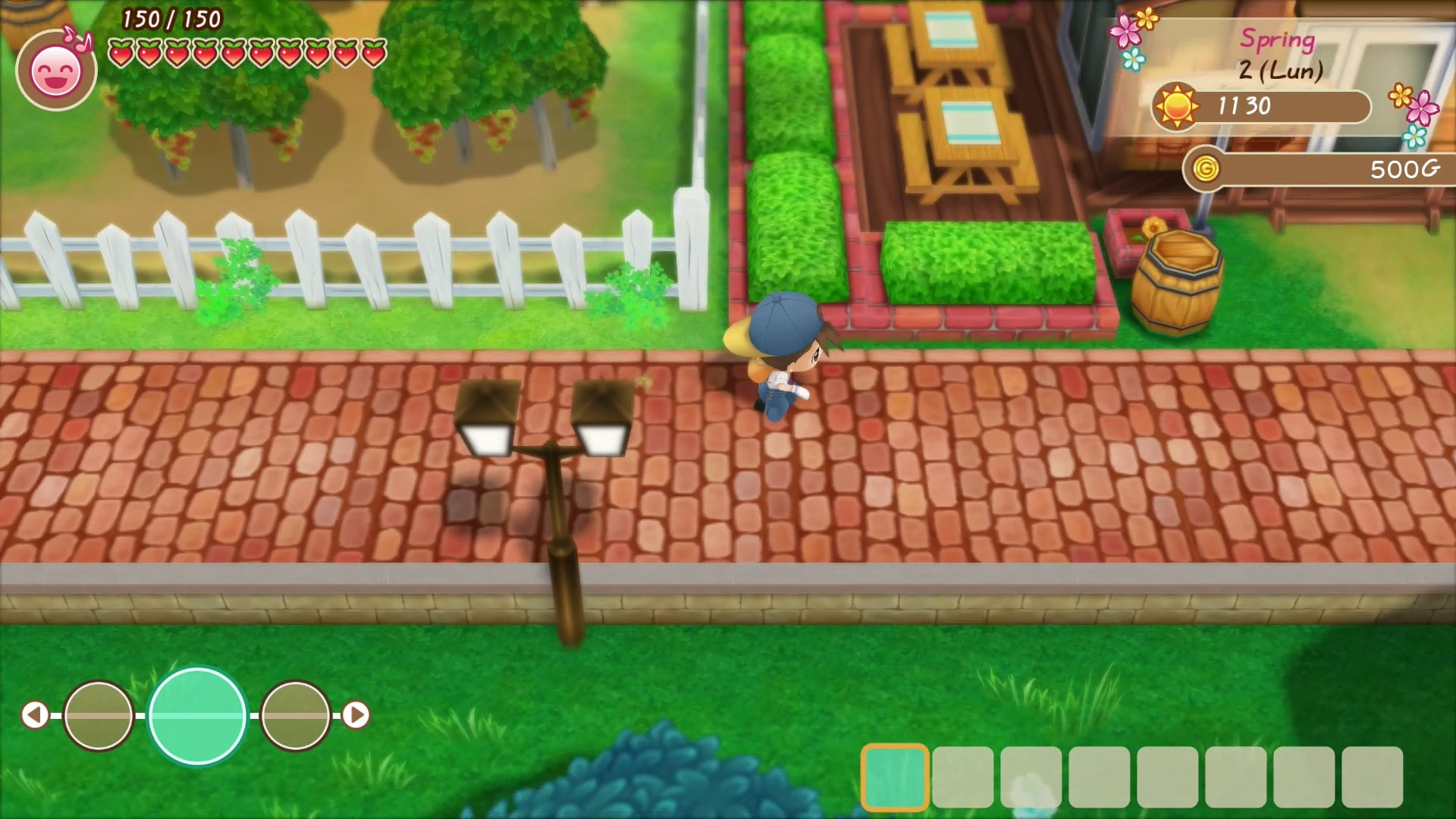Select the sun clock icon showing 11:30
This screenshot has width=1456, height=819.
1175,106
